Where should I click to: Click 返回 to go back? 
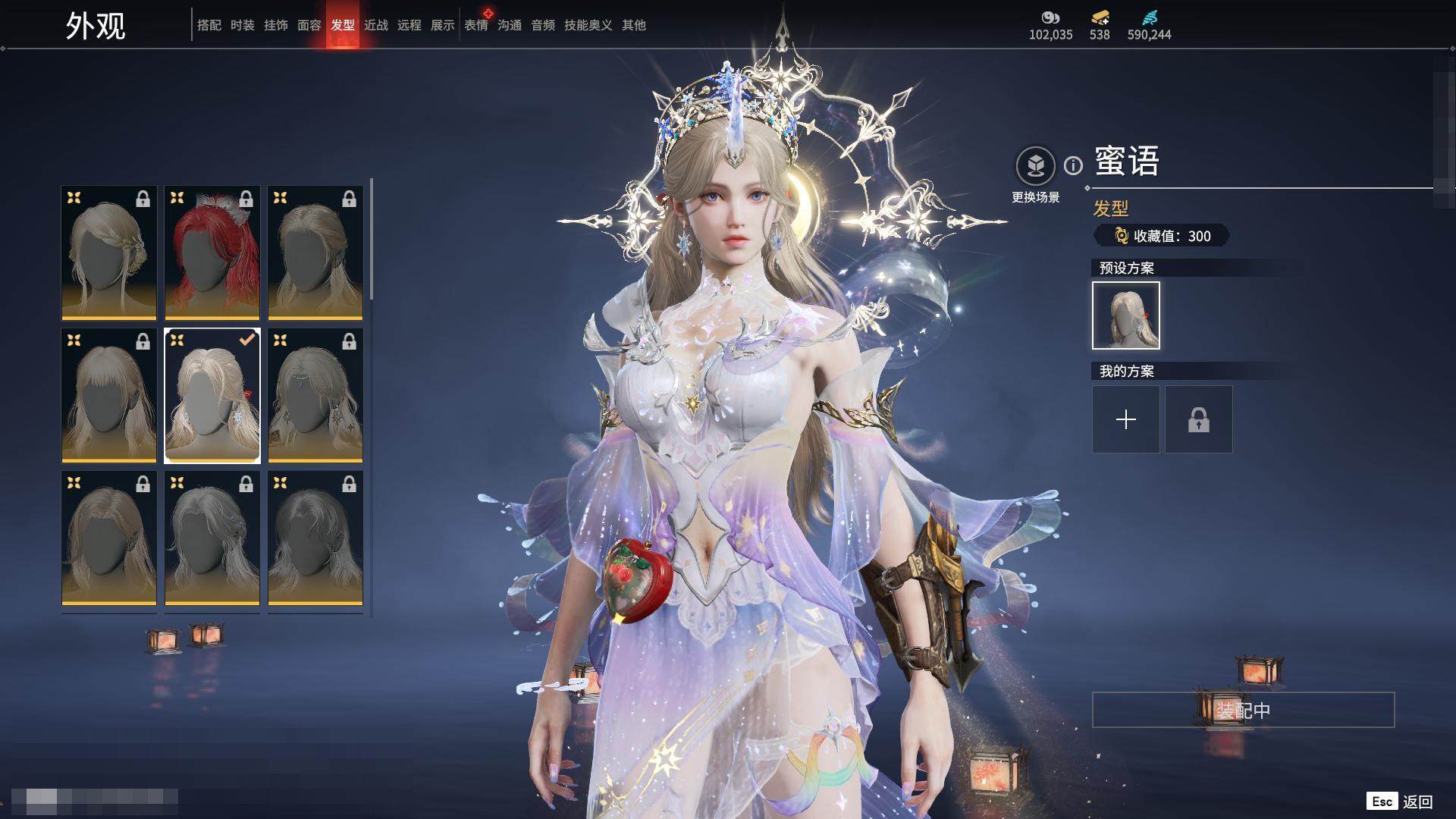point(1417,802)
